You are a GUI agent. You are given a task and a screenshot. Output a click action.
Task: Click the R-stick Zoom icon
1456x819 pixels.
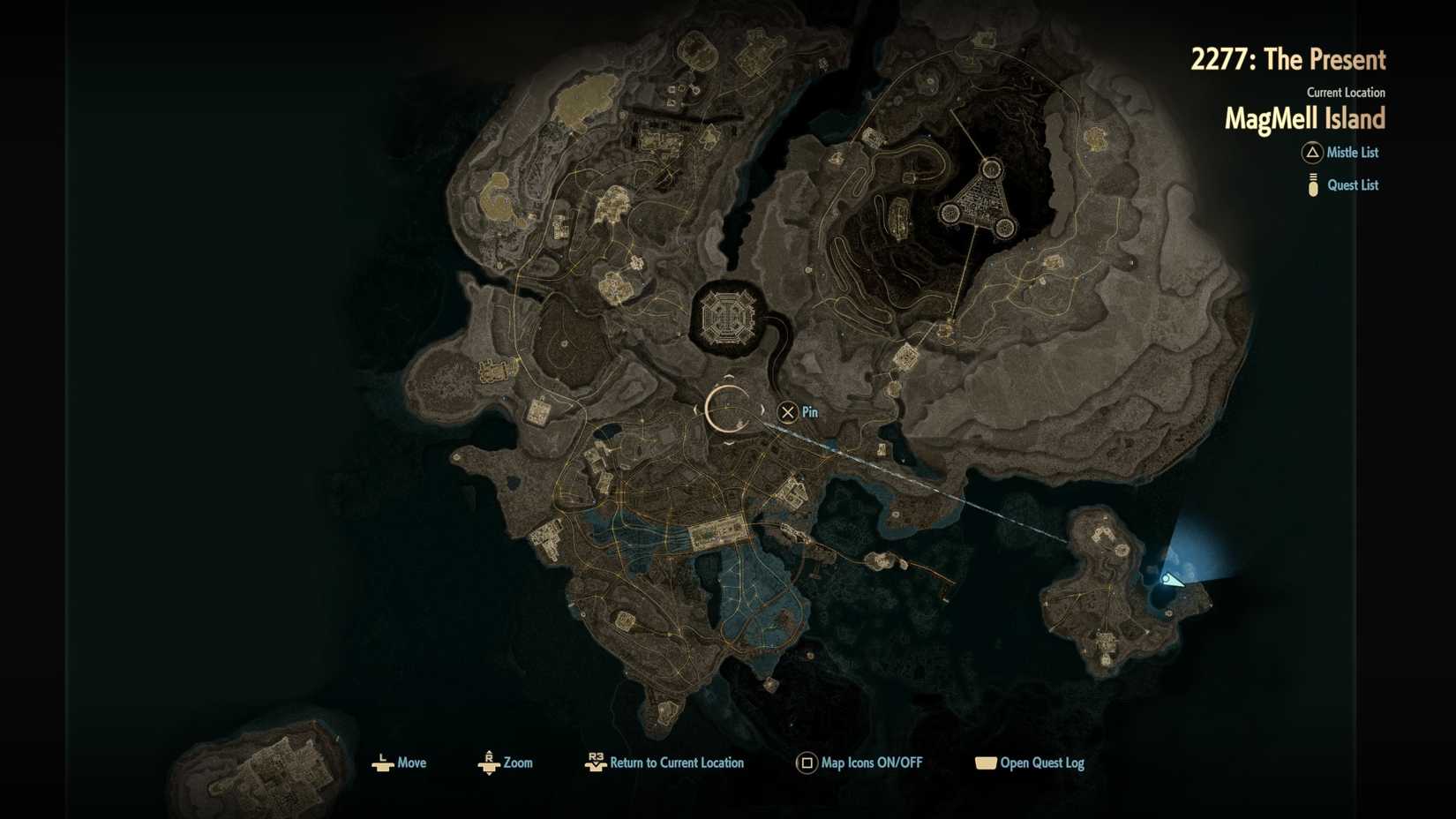(489, 763)
